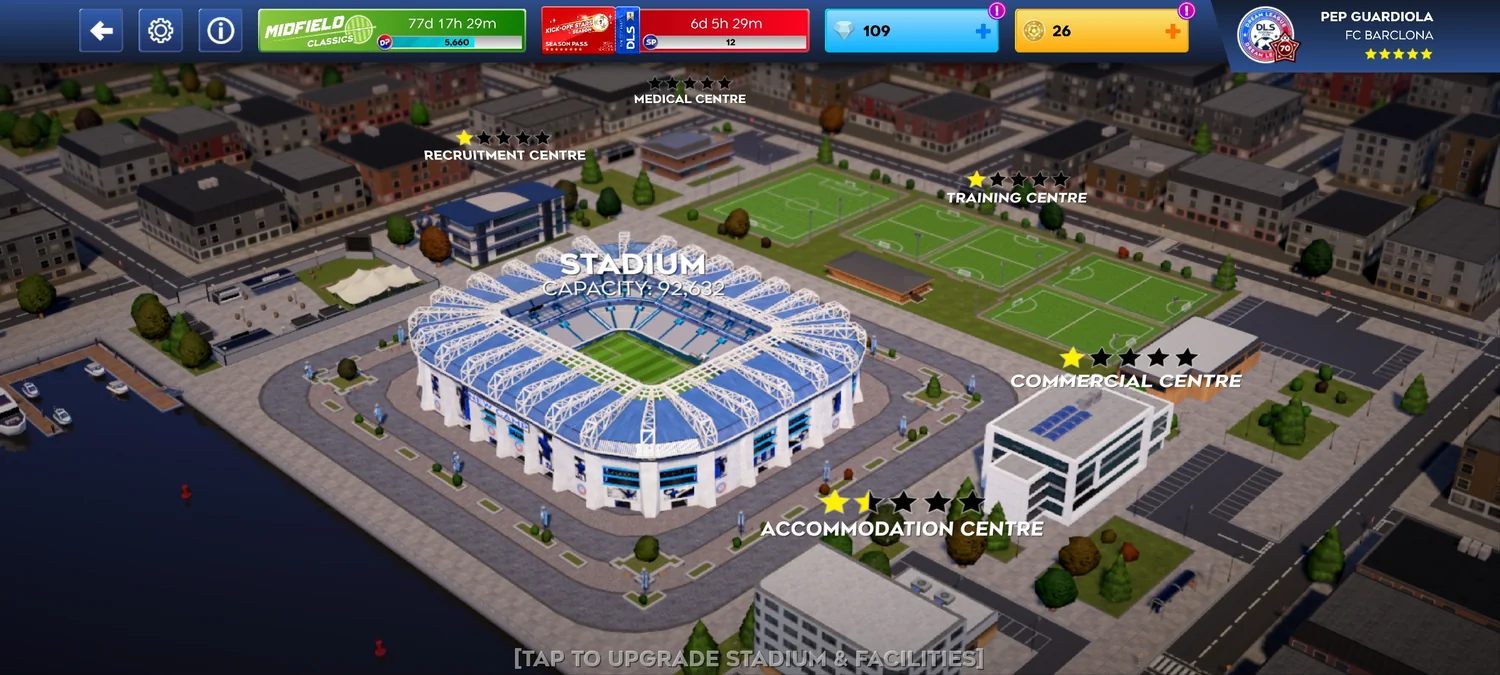Open the gear settings menu
1500x675 pixels.
pyautogui.click(x=160, y=31)
